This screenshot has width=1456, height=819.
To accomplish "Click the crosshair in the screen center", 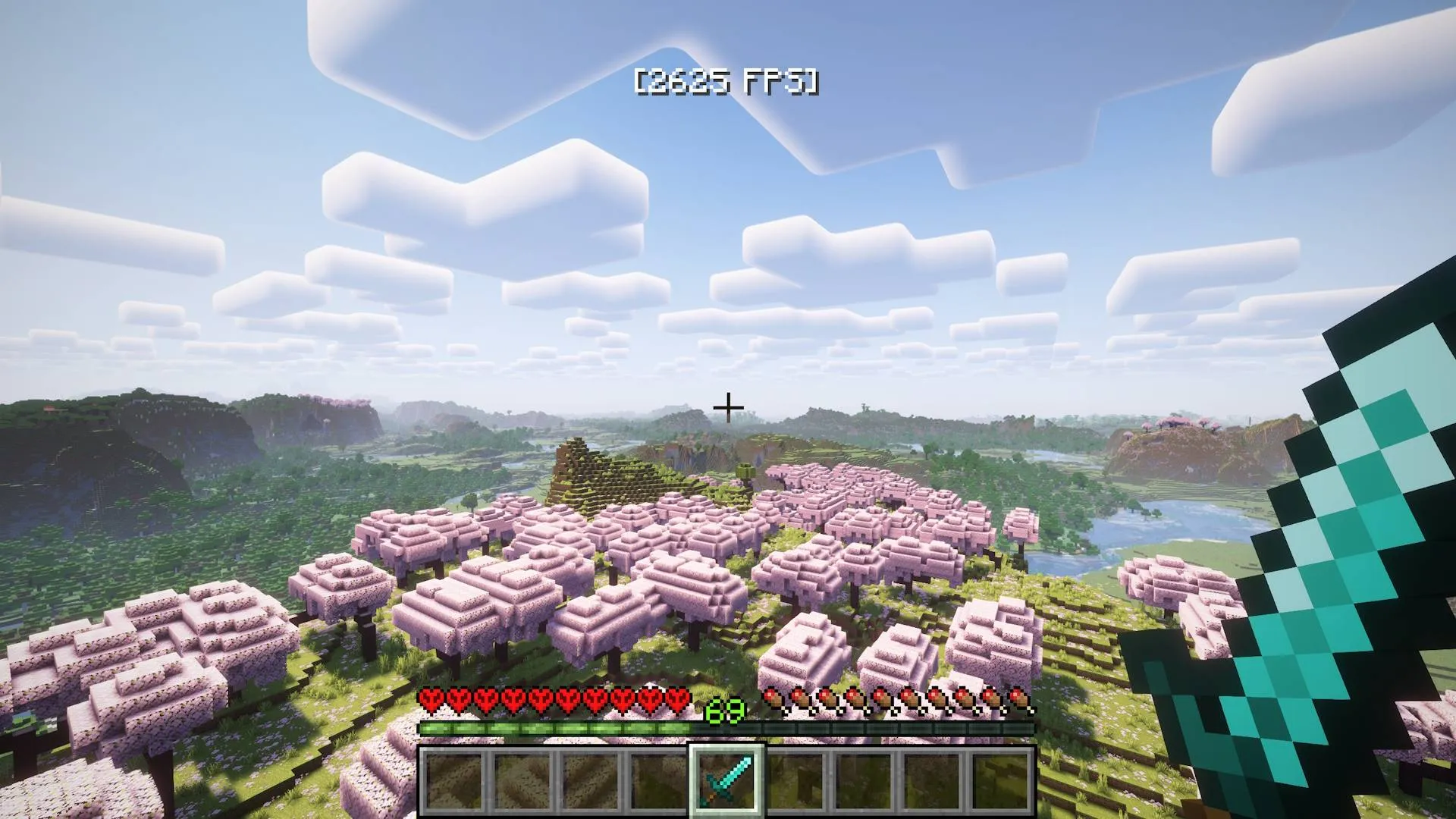I will (x=728, y=407).
